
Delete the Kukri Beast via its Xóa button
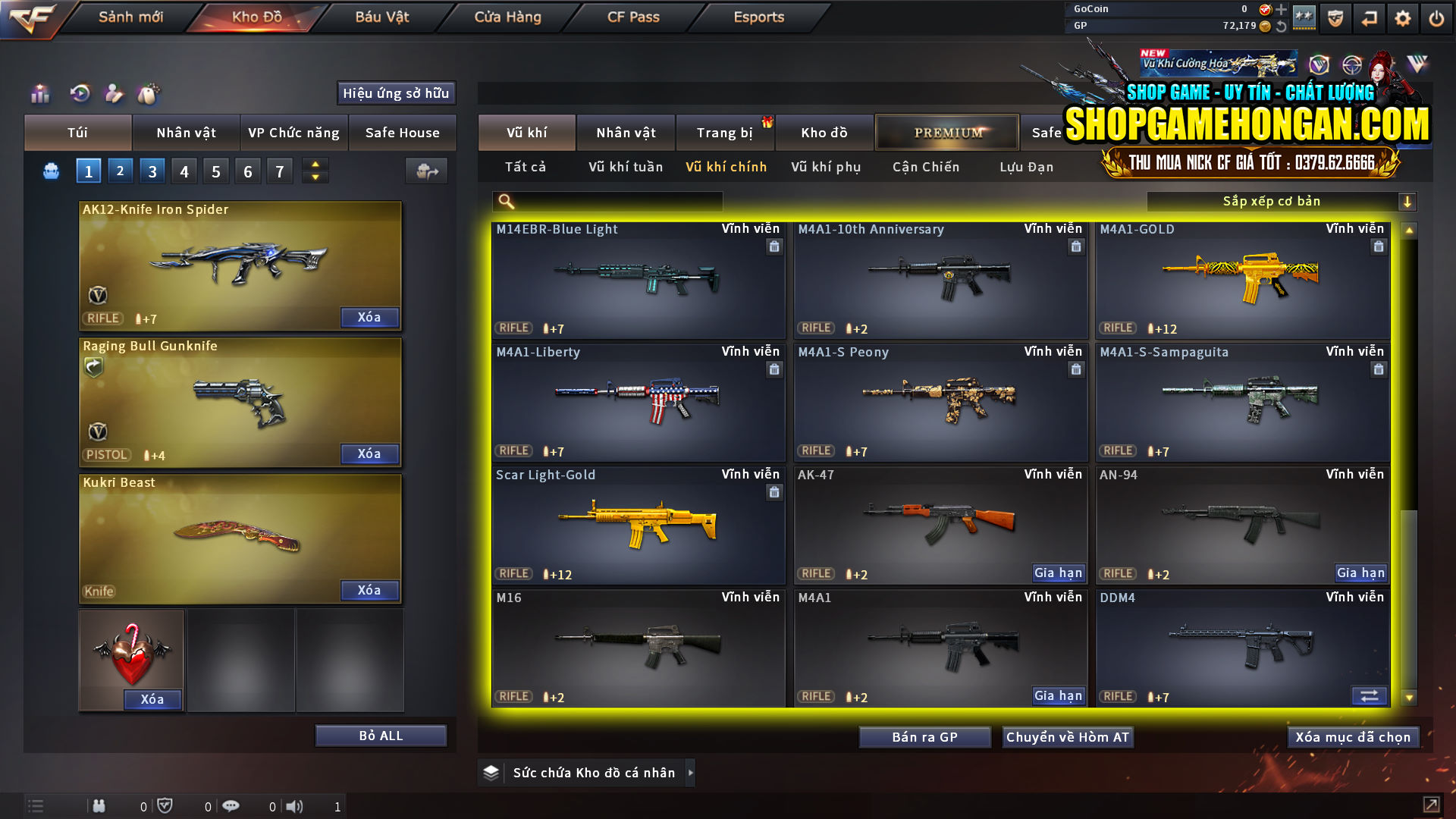pos(369,590)
